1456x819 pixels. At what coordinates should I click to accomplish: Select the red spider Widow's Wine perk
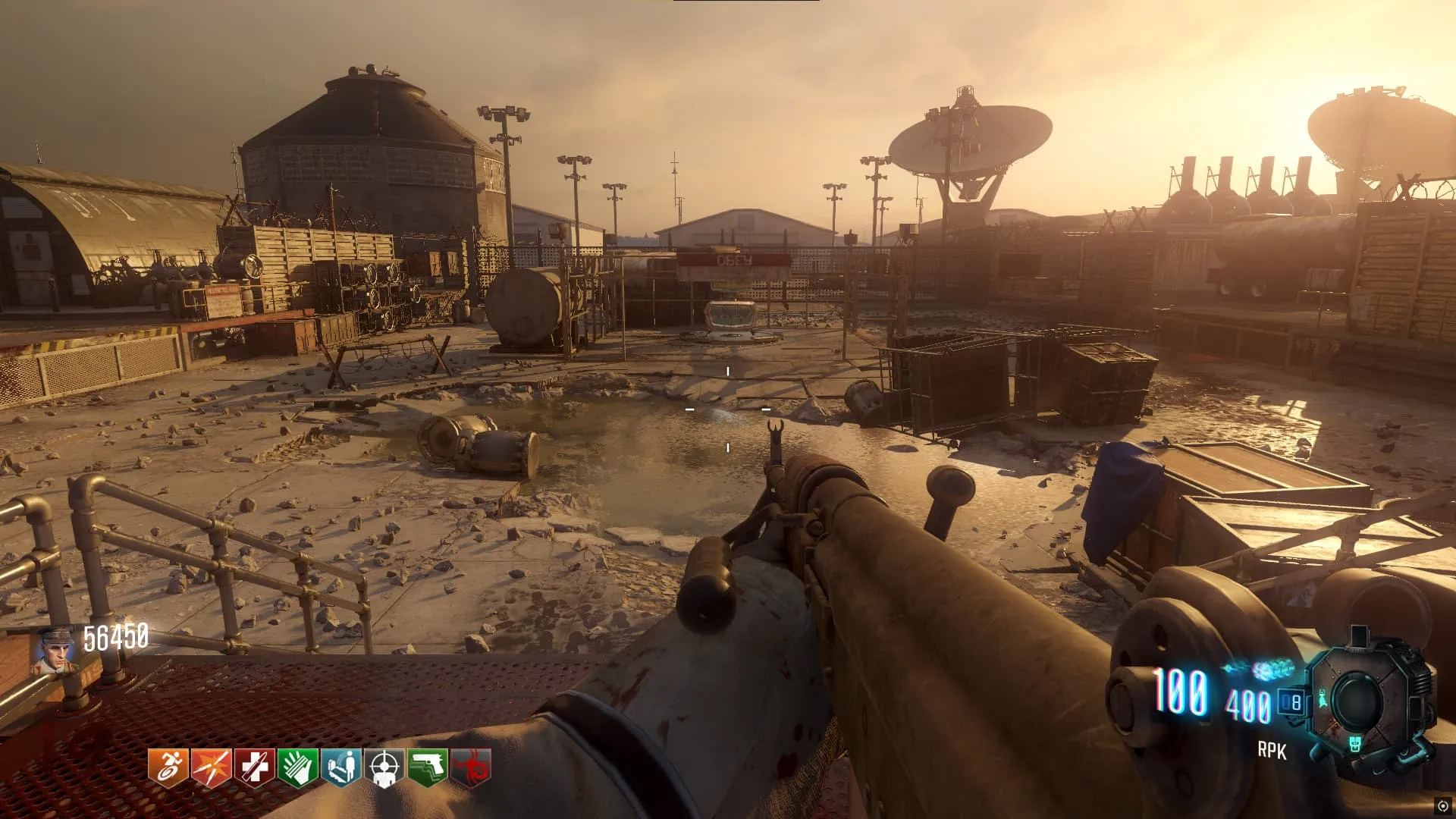(x=472, y=767)
